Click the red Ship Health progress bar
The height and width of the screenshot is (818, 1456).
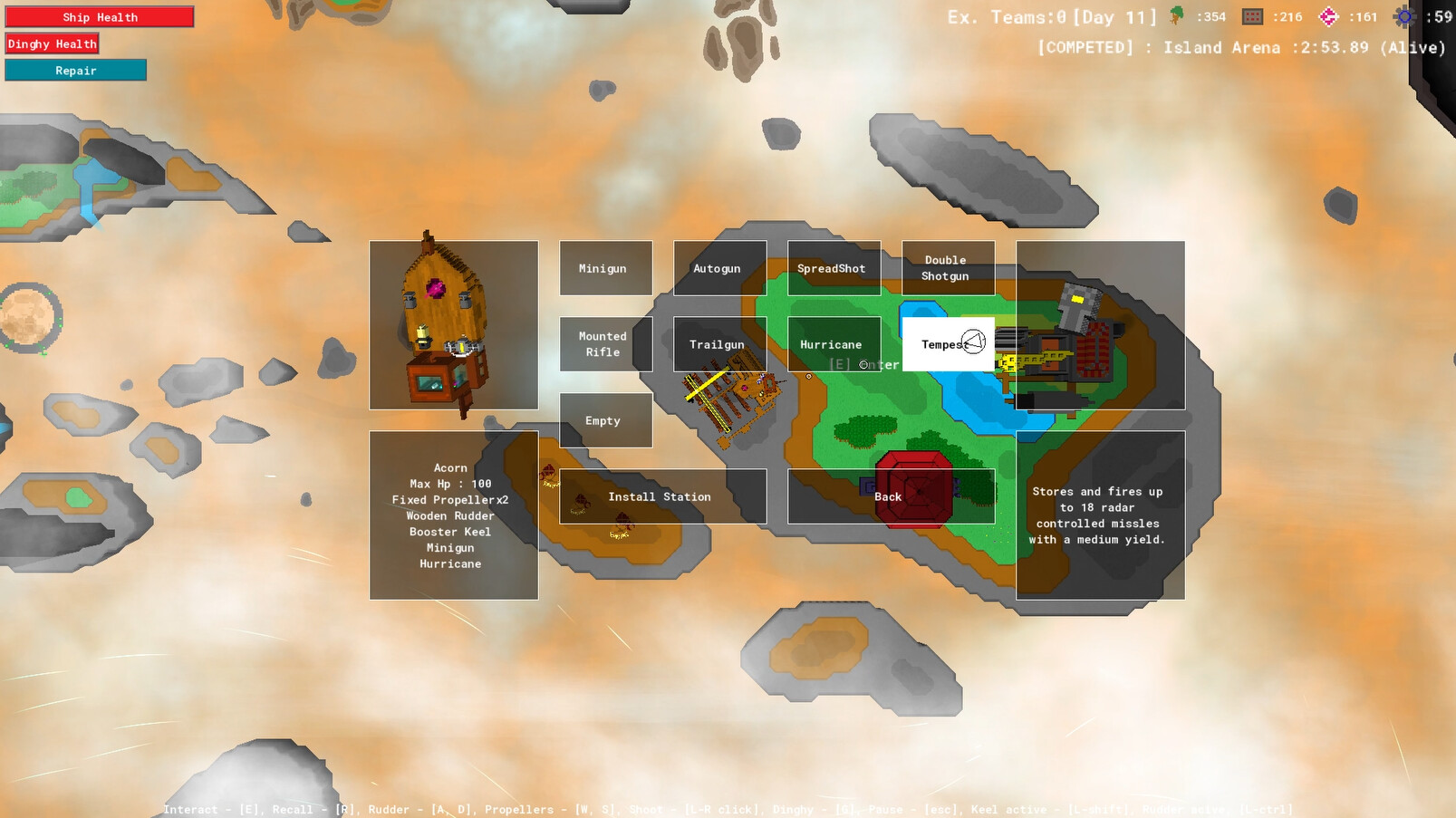click(x=101, y=17)
